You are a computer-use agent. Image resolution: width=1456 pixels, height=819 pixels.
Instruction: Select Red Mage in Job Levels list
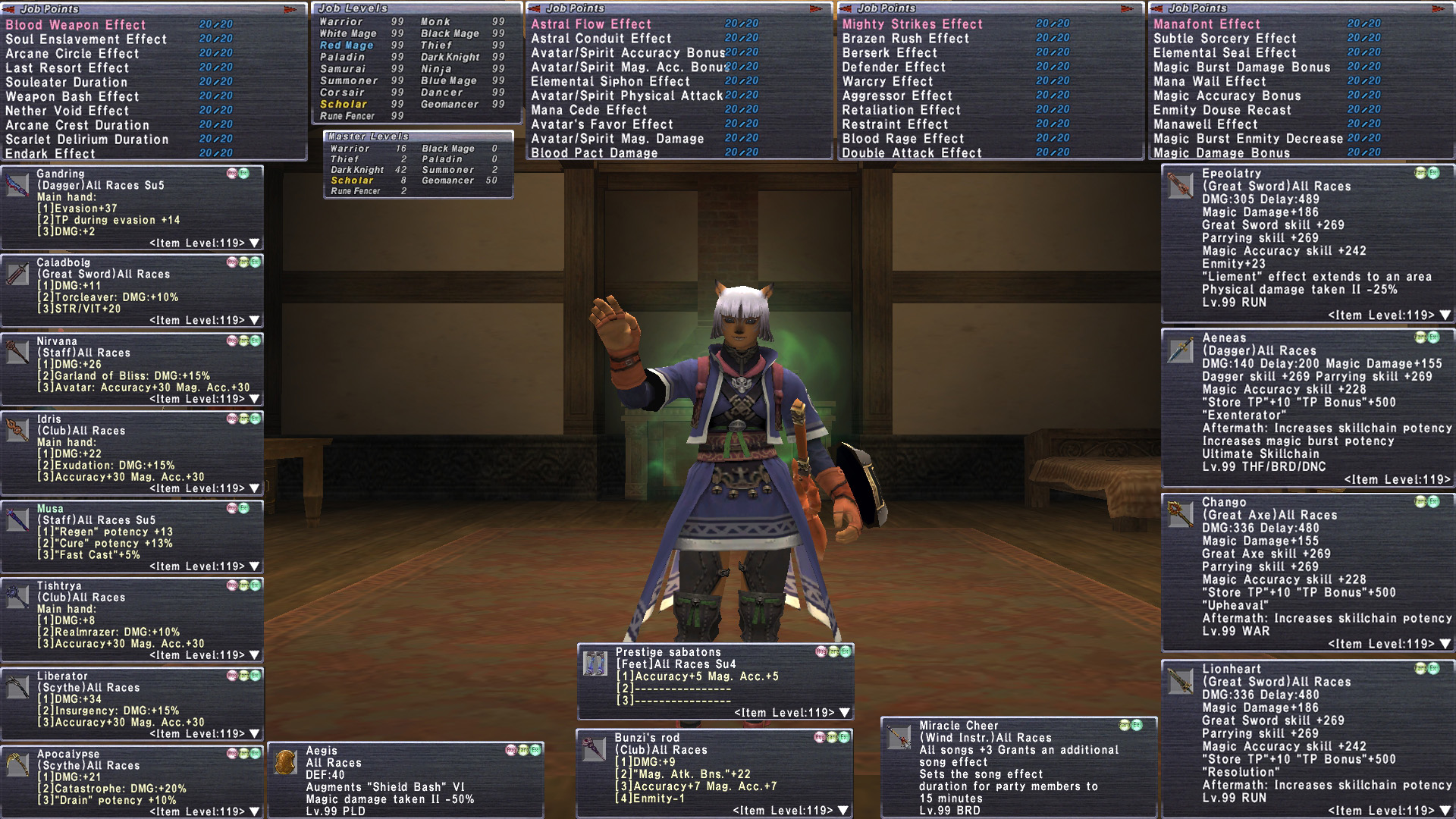coord(347,45)
